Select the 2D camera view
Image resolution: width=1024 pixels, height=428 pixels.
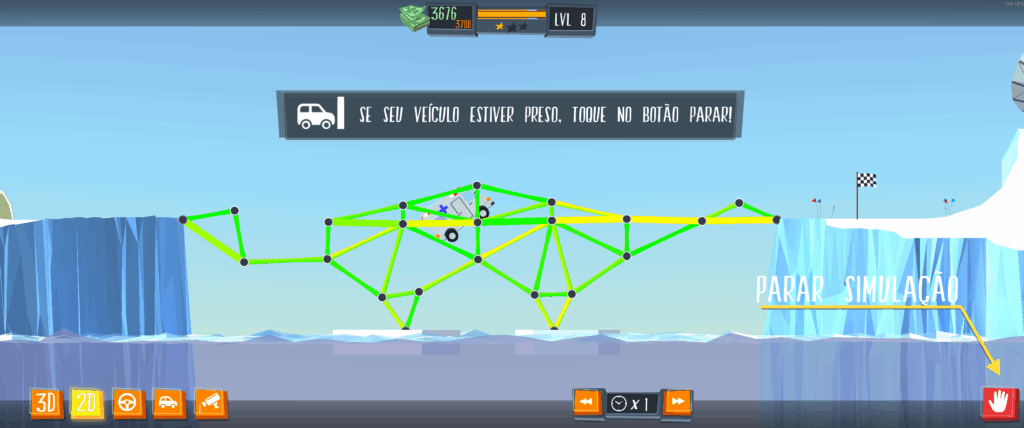[x=87, y=403]
